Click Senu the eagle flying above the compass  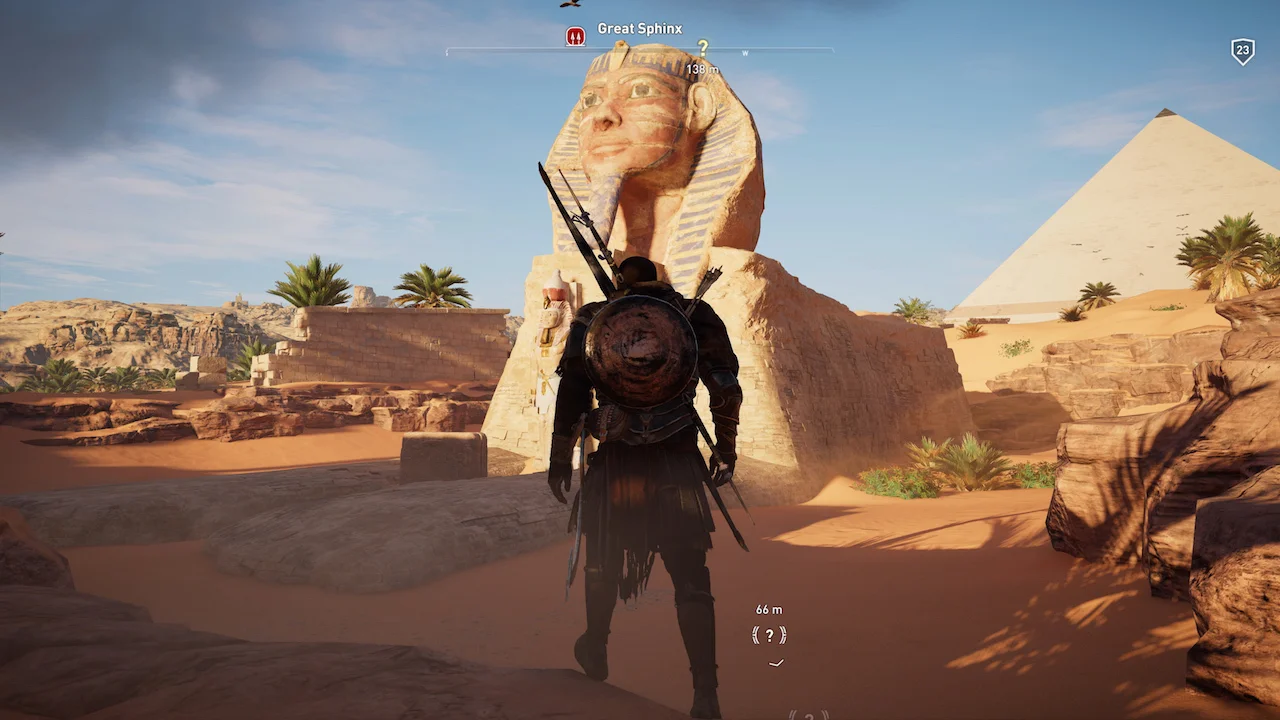[x=570, y=6]
